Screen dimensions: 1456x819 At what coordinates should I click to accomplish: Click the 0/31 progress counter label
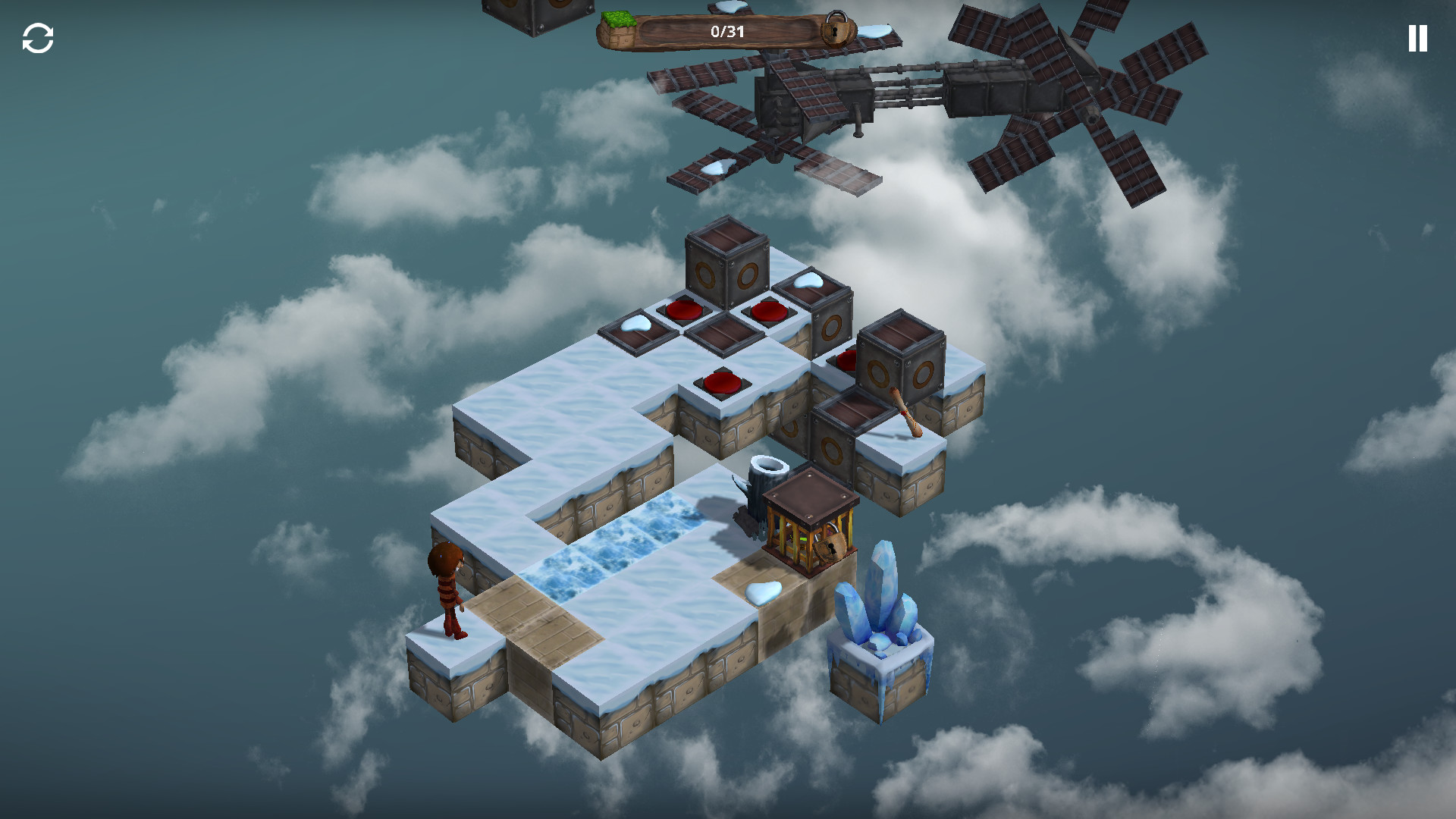(726, 30)
